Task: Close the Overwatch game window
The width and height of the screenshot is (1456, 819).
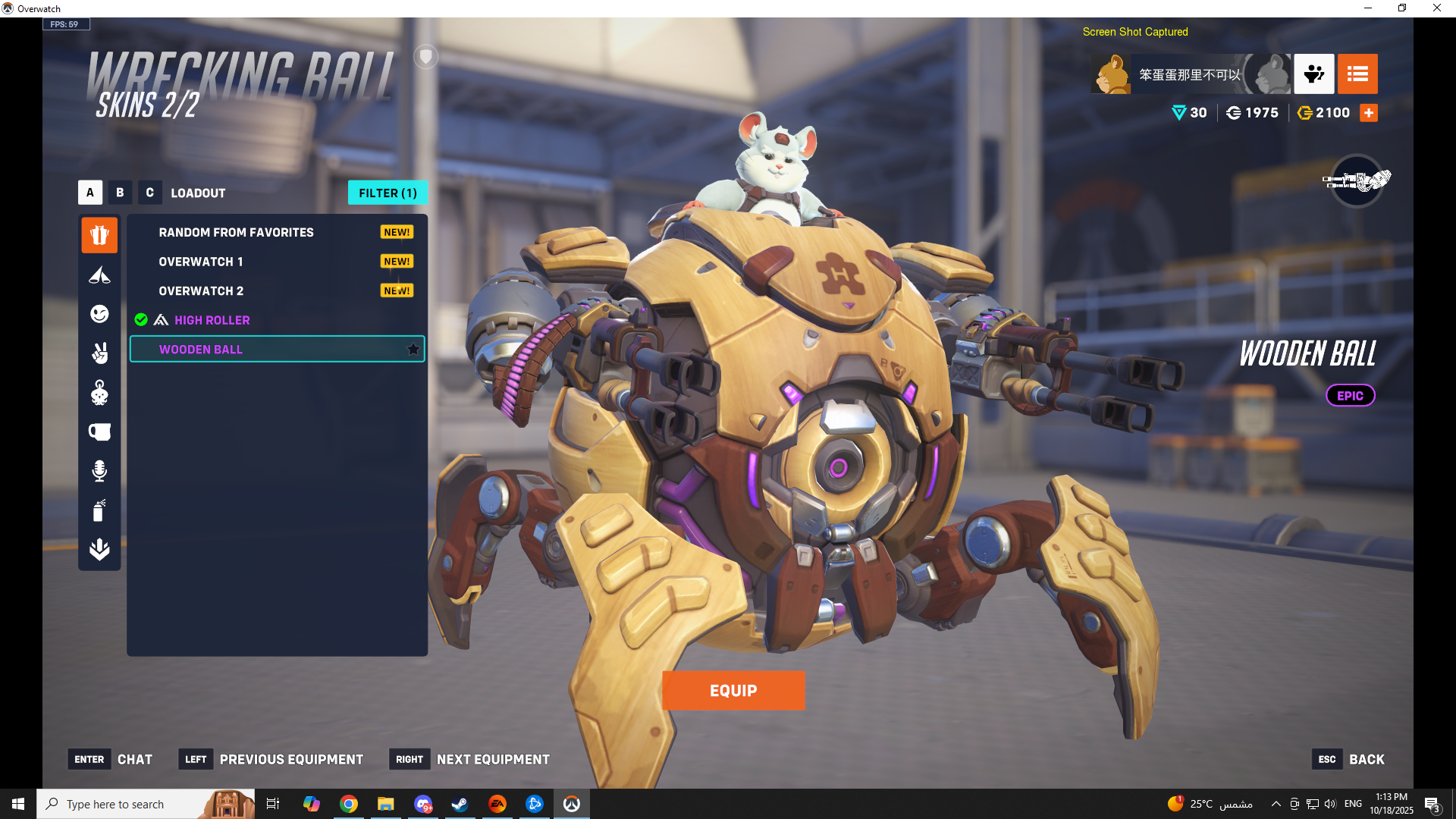Action: tap(1436, 8)
